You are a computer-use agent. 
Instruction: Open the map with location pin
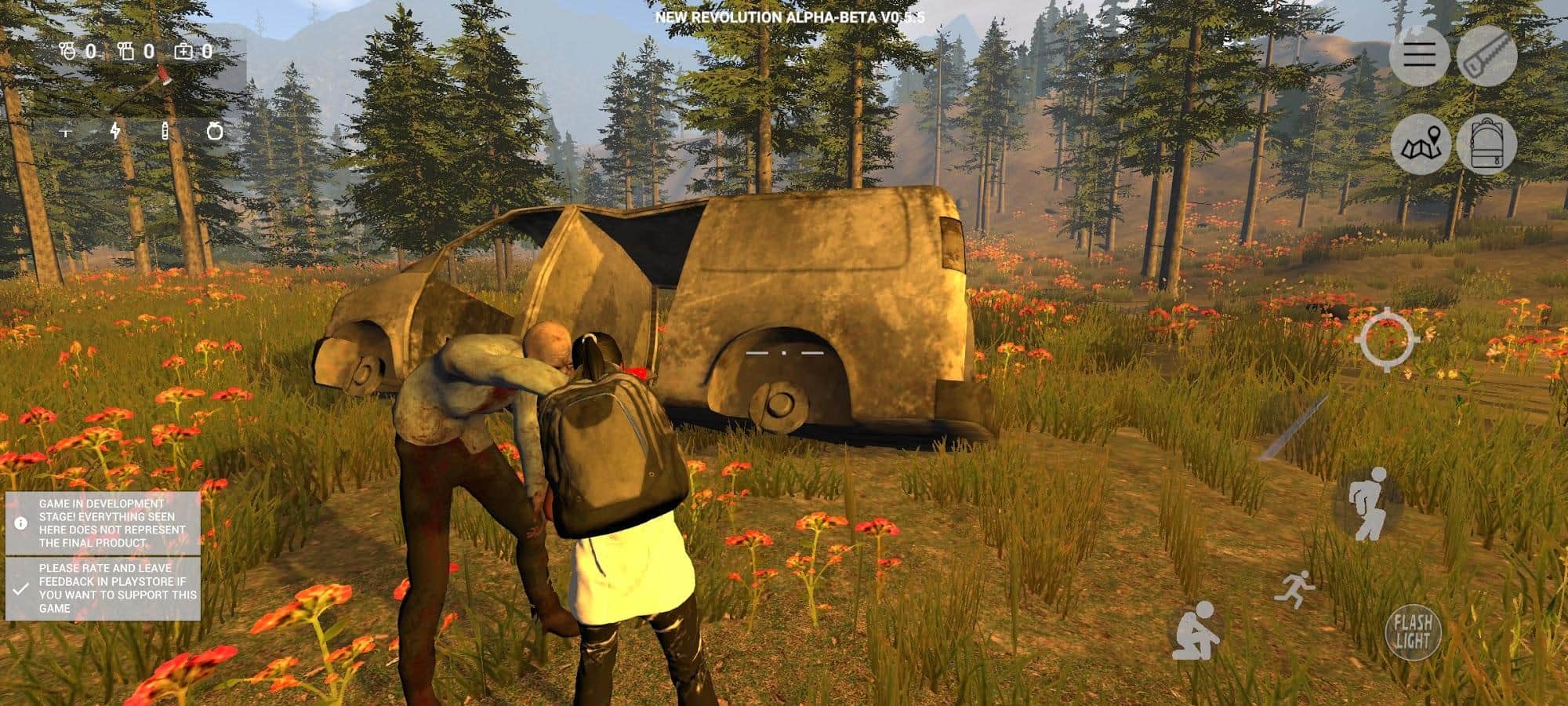pyautogui.click(x=1421, y=144)
